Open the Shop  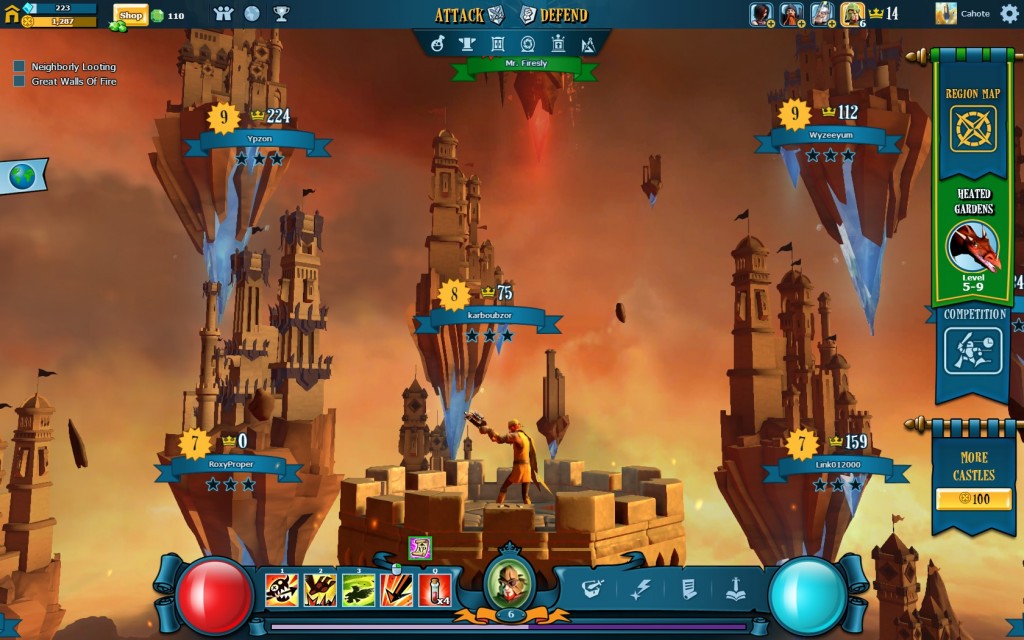click(131, 15)
